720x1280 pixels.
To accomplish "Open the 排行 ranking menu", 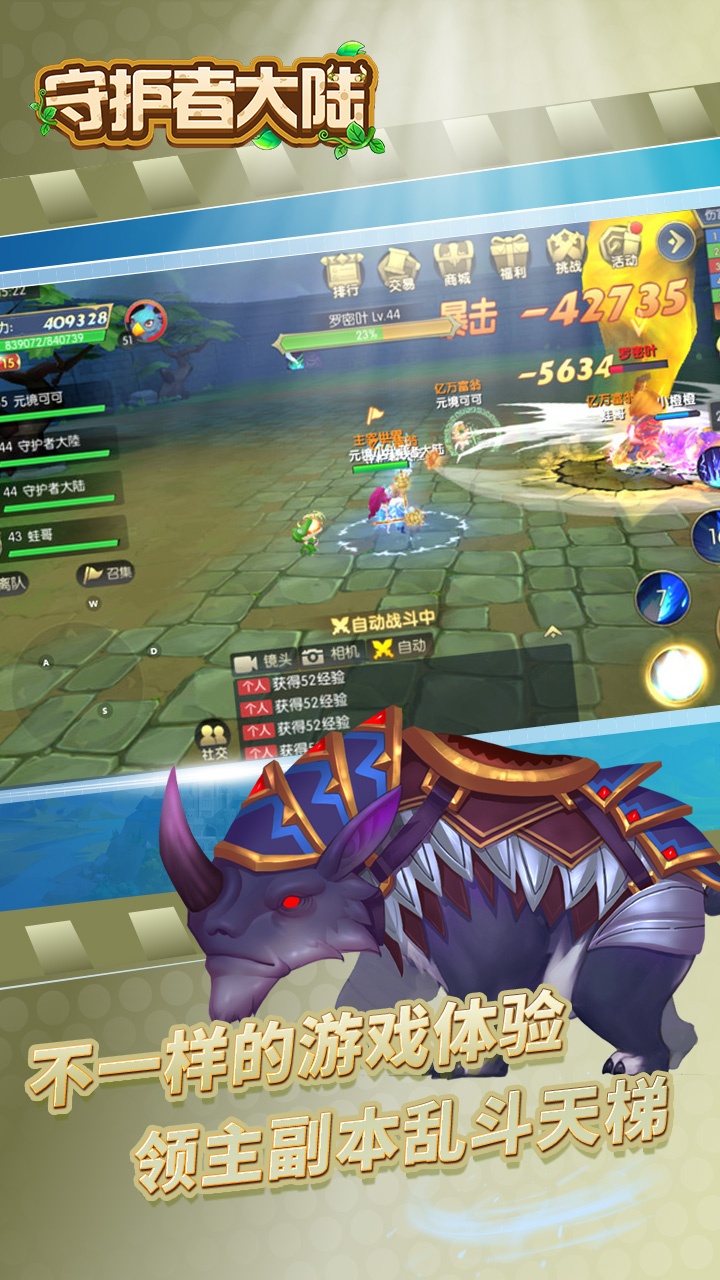I will coord(345,273).
